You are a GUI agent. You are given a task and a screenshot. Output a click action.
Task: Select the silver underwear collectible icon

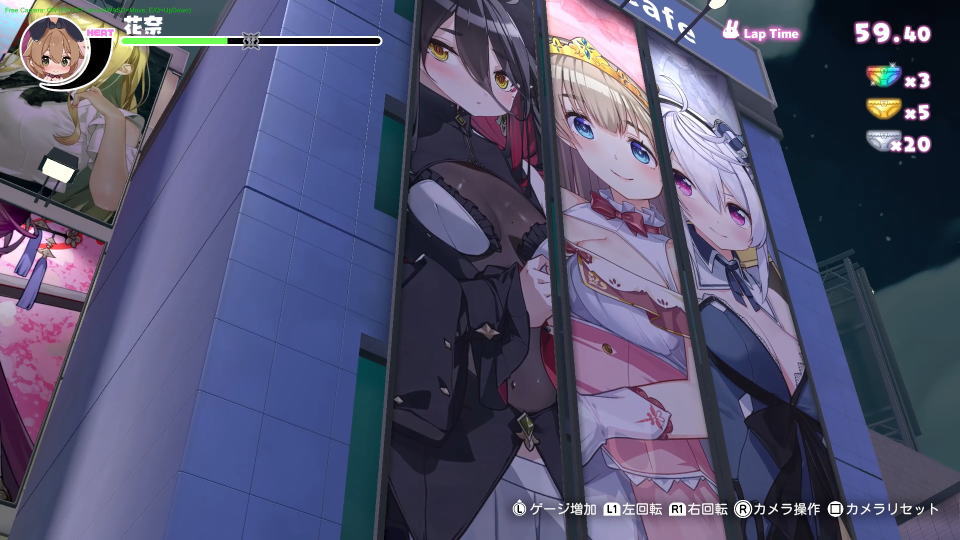pyautogui.click(x=881, y=144)
